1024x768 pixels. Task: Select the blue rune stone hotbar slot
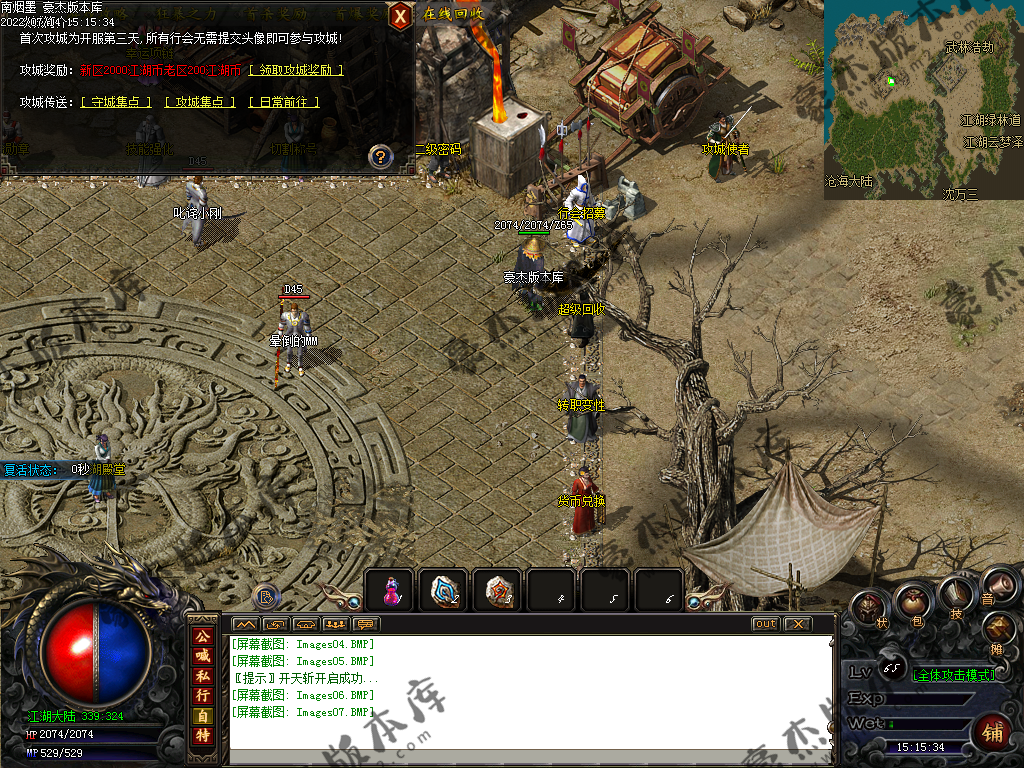(445, 591)
